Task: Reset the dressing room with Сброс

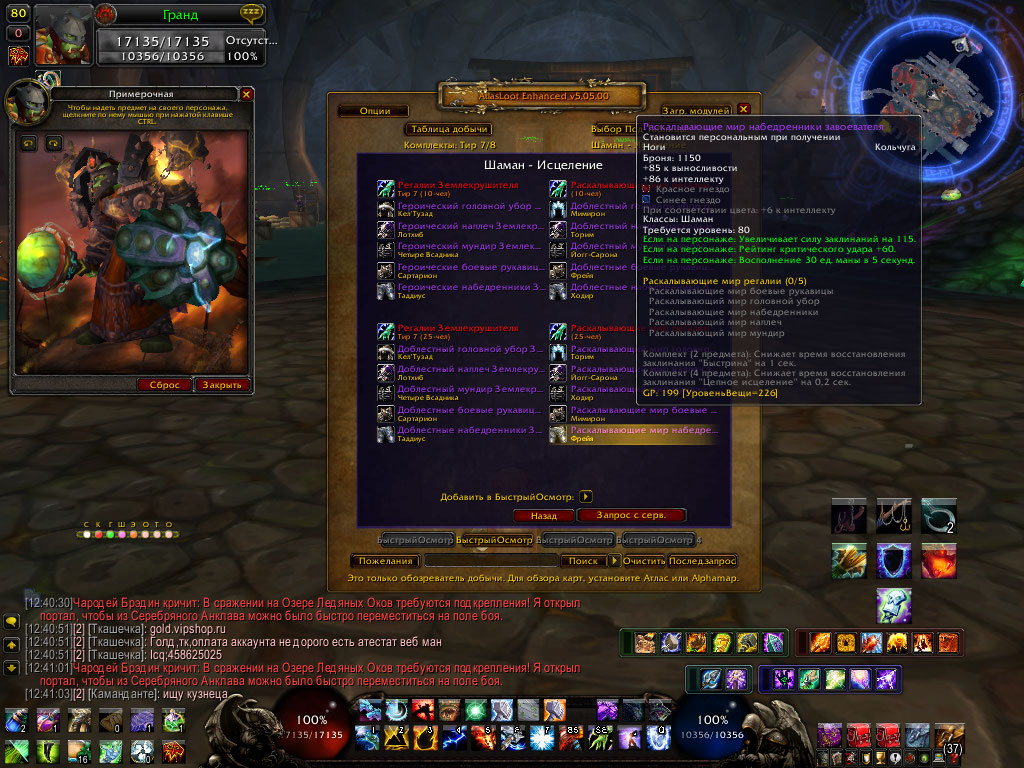Action: click(x=164, y=385)
